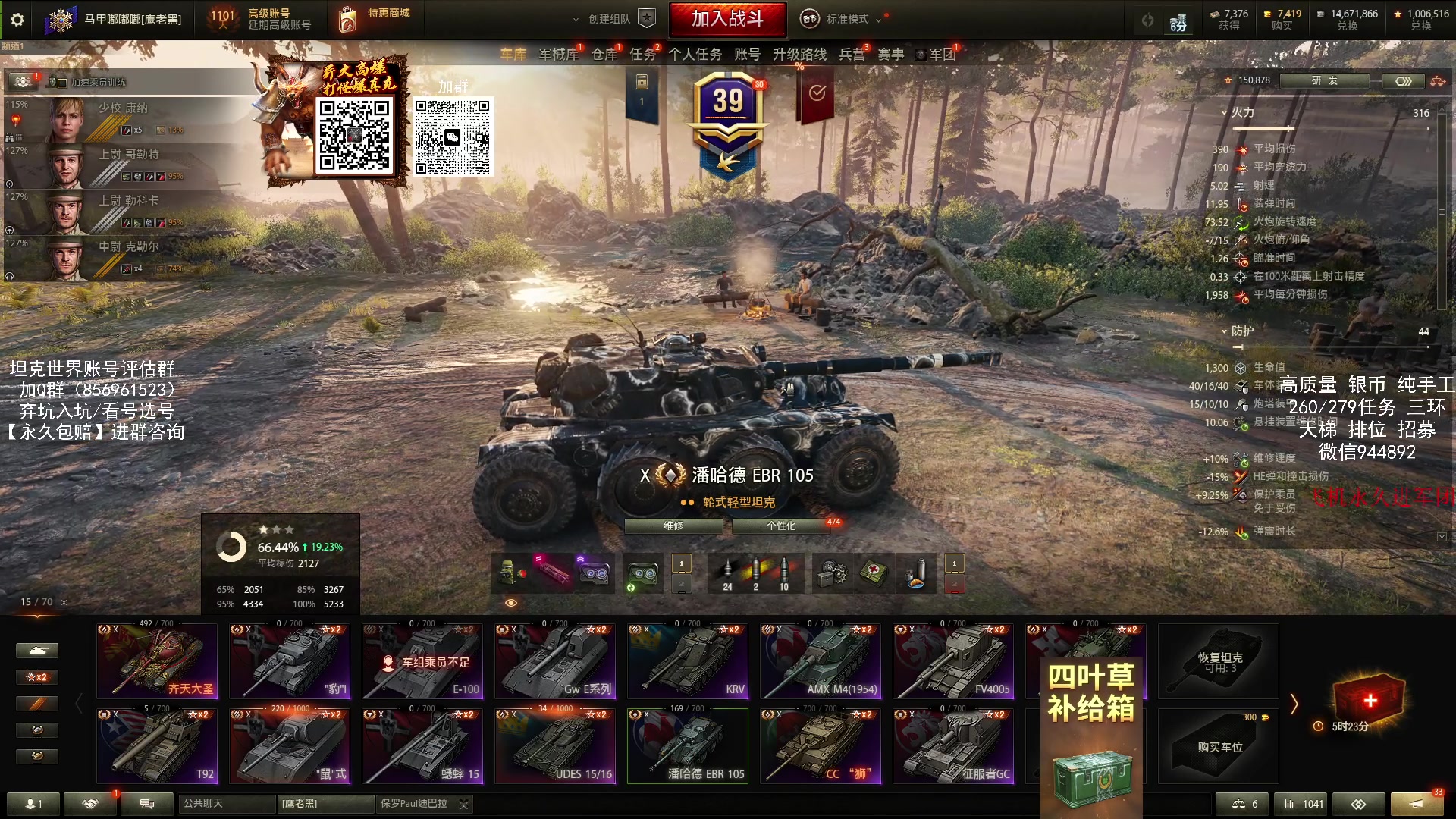The image size is (1456, 819).
Task: Open the 仓库 depot tab
Action: [604, 54]
